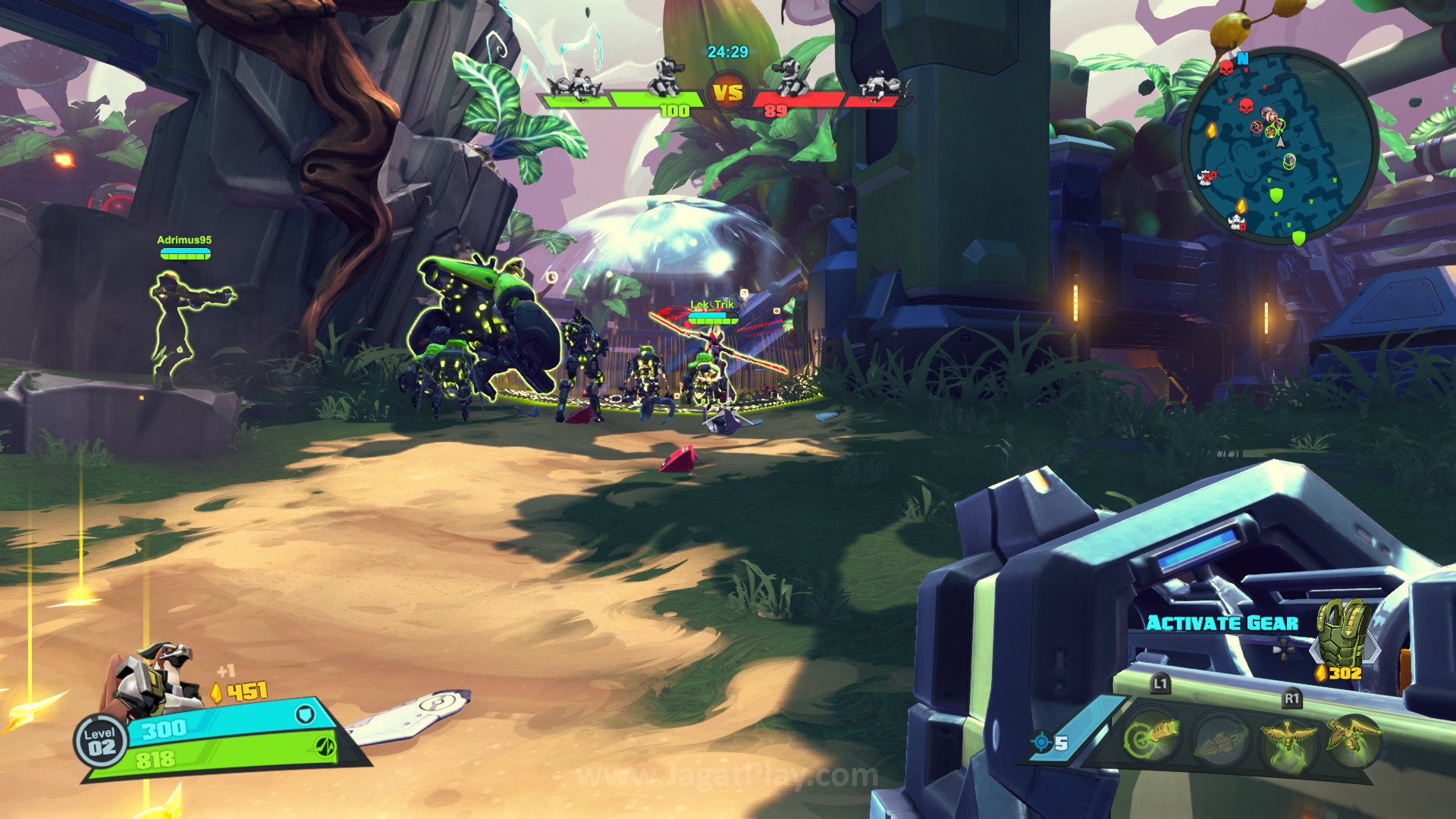Click the blue crosshair icon beside 5
Screen dimensions: 1456x819
[x=1041, y=742]
